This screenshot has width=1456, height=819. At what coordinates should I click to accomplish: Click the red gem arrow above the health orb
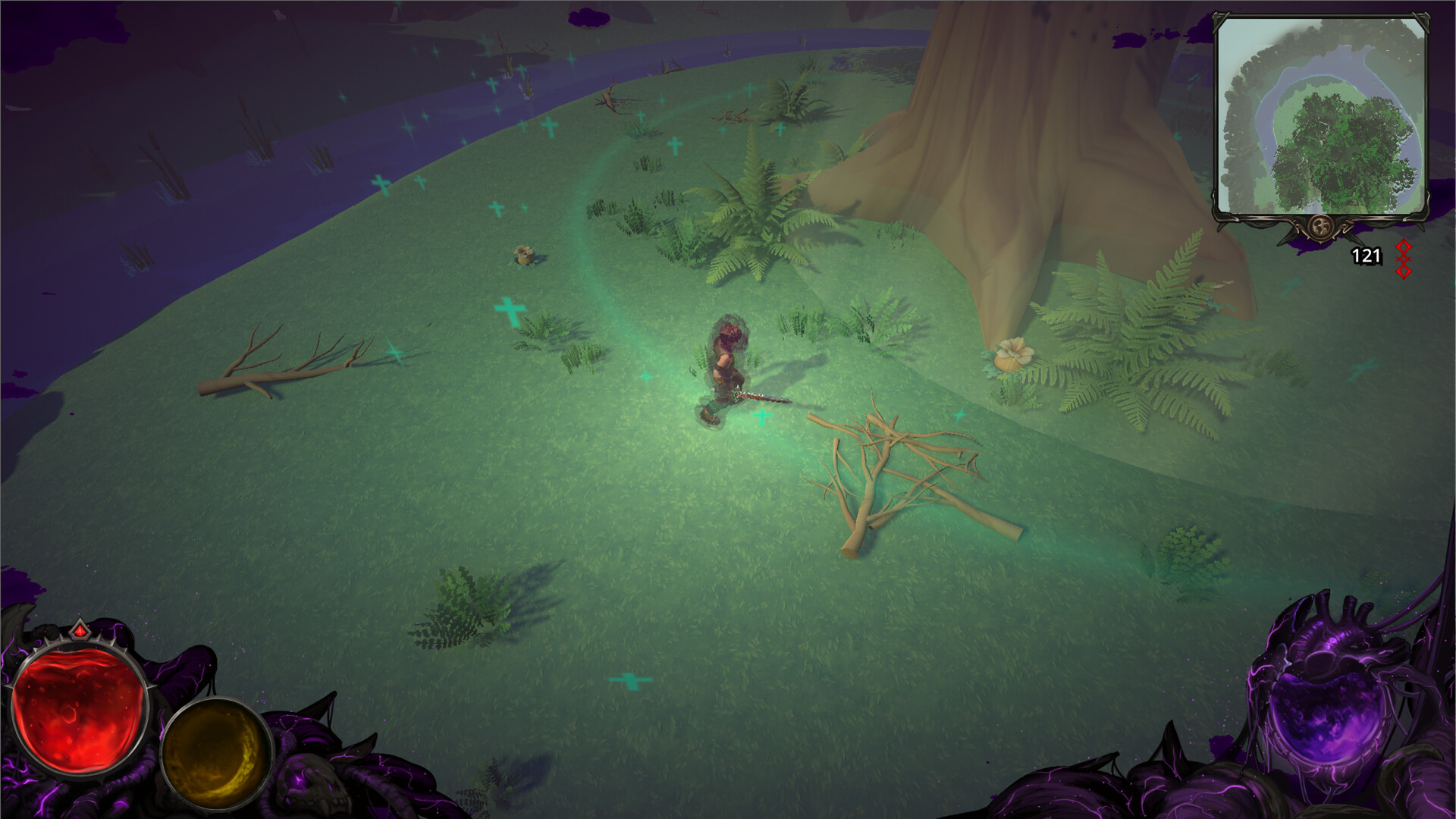(80, 630)
